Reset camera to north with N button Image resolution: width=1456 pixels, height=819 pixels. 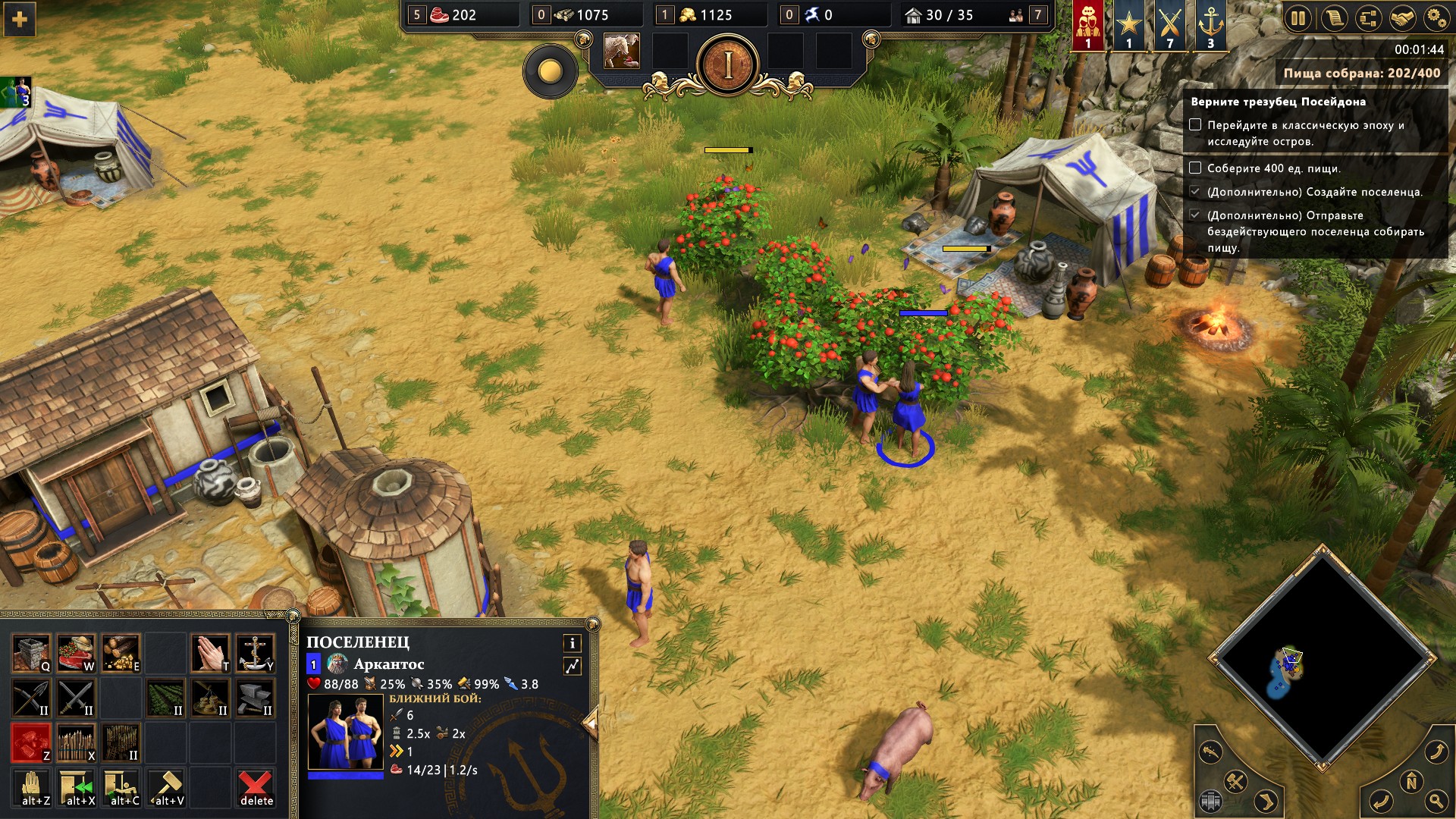click(1411, 781)
